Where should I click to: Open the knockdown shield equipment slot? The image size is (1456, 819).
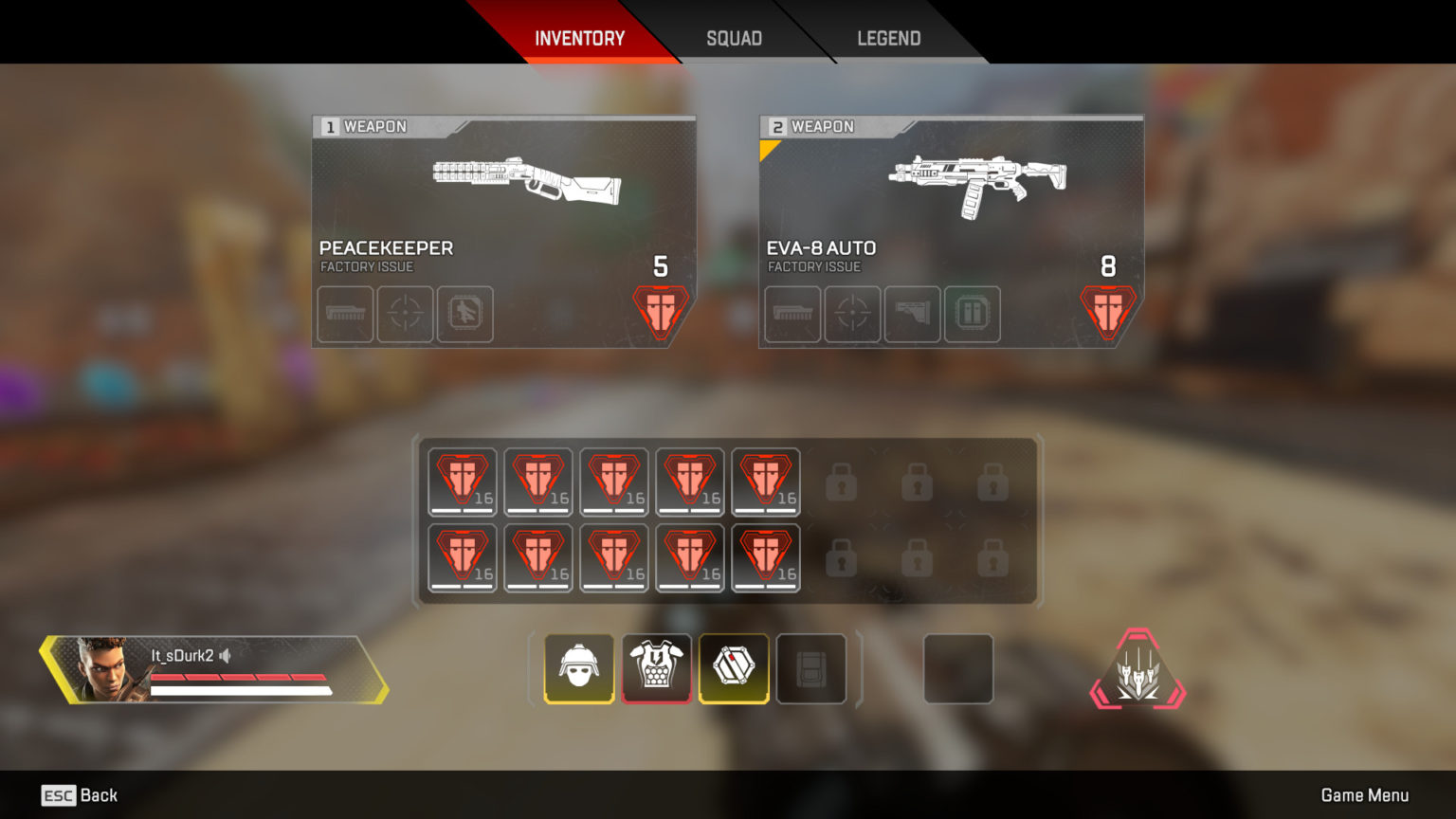(x=735, y=668)
